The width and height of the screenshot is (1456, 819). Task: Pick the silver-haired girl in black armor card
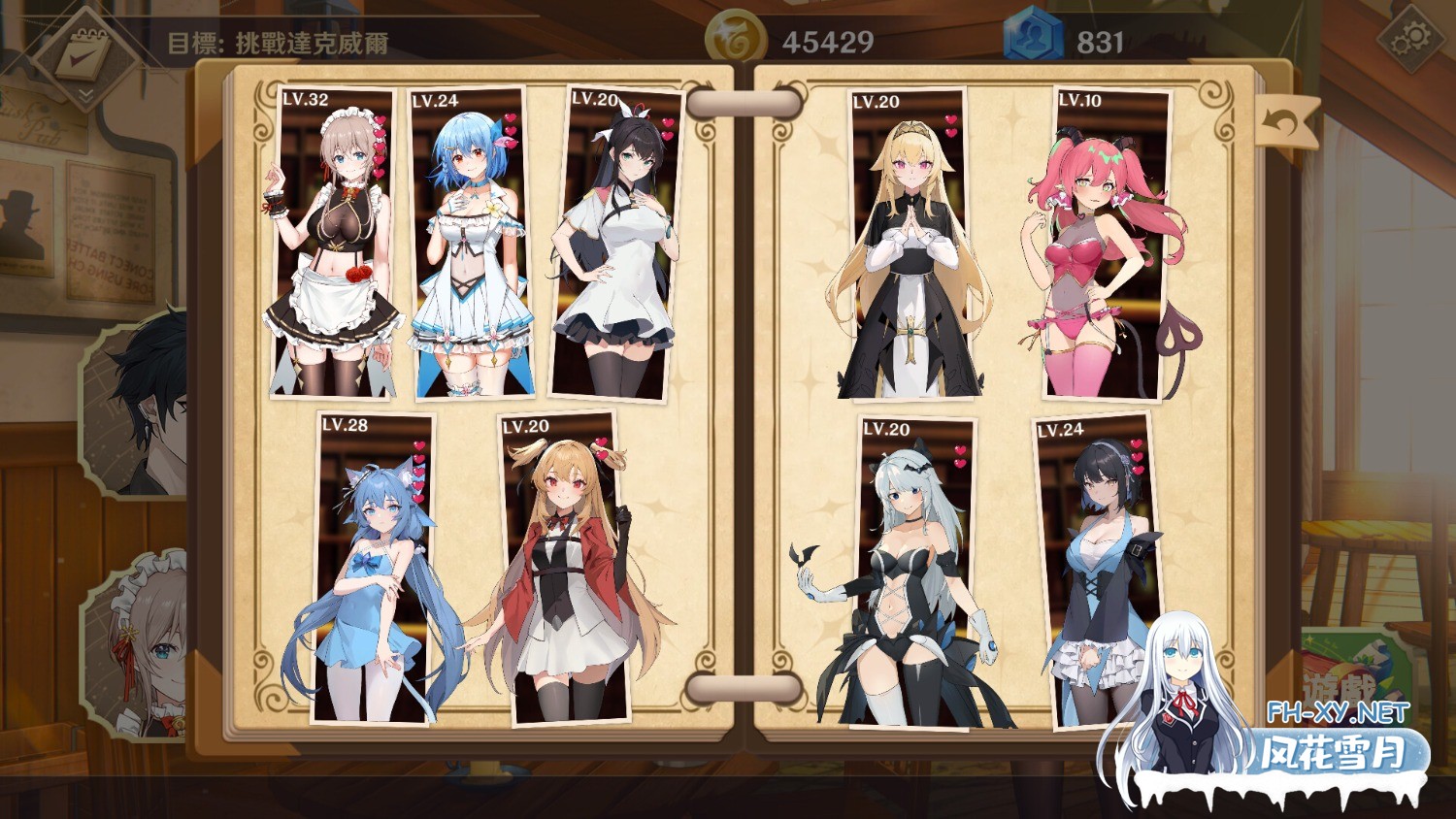click(914, 573)
